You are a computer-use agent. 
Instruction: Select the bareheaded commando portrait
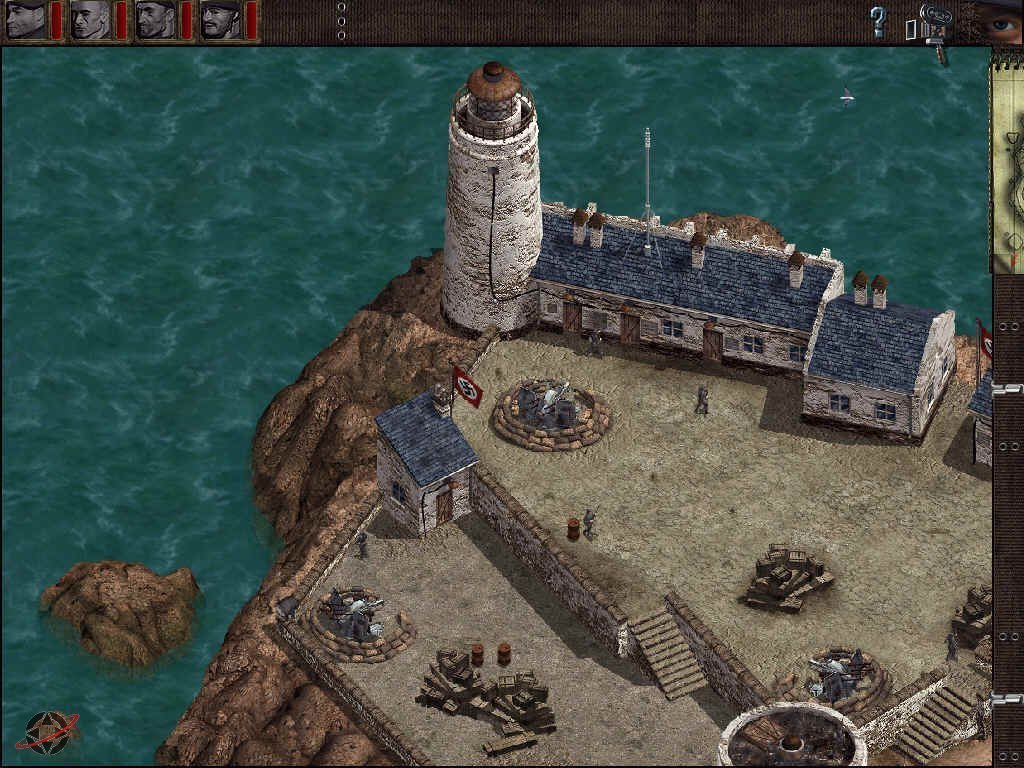coord(91,20)
